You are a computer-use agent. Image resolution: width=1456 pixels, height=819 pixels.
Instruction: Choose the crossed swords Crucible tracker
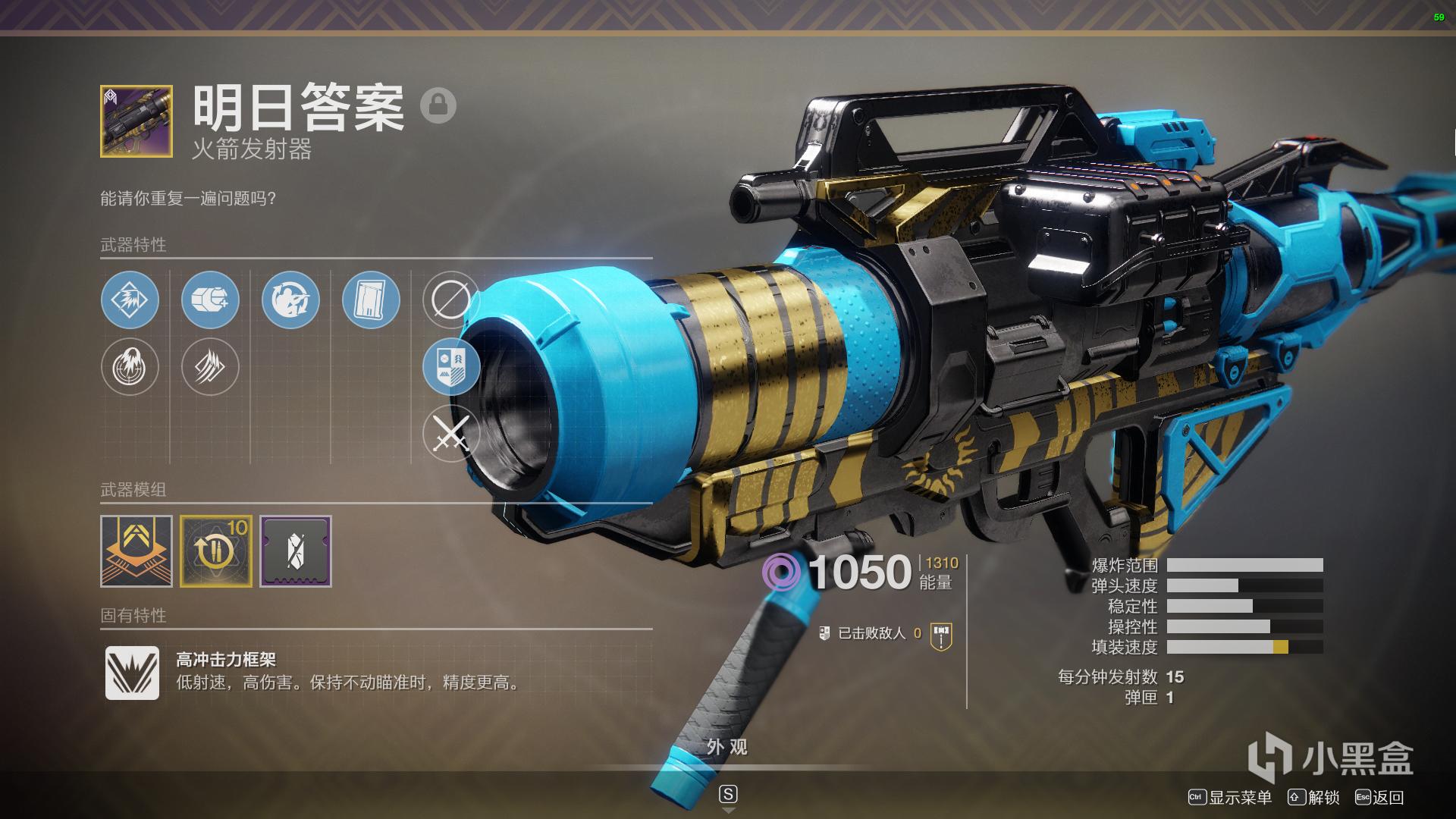coord(450,434)
